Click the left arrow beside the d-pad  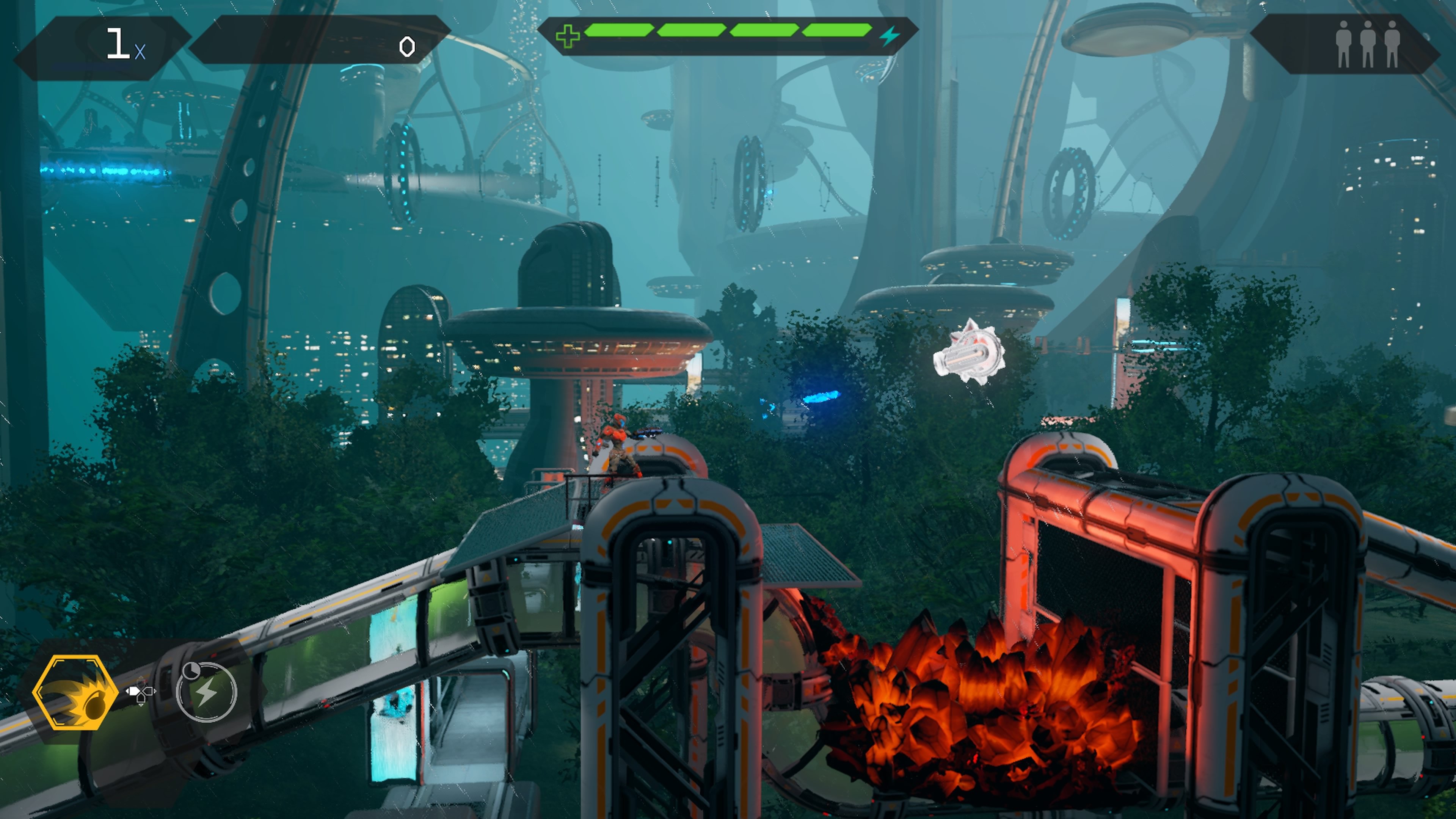(127, 691)
